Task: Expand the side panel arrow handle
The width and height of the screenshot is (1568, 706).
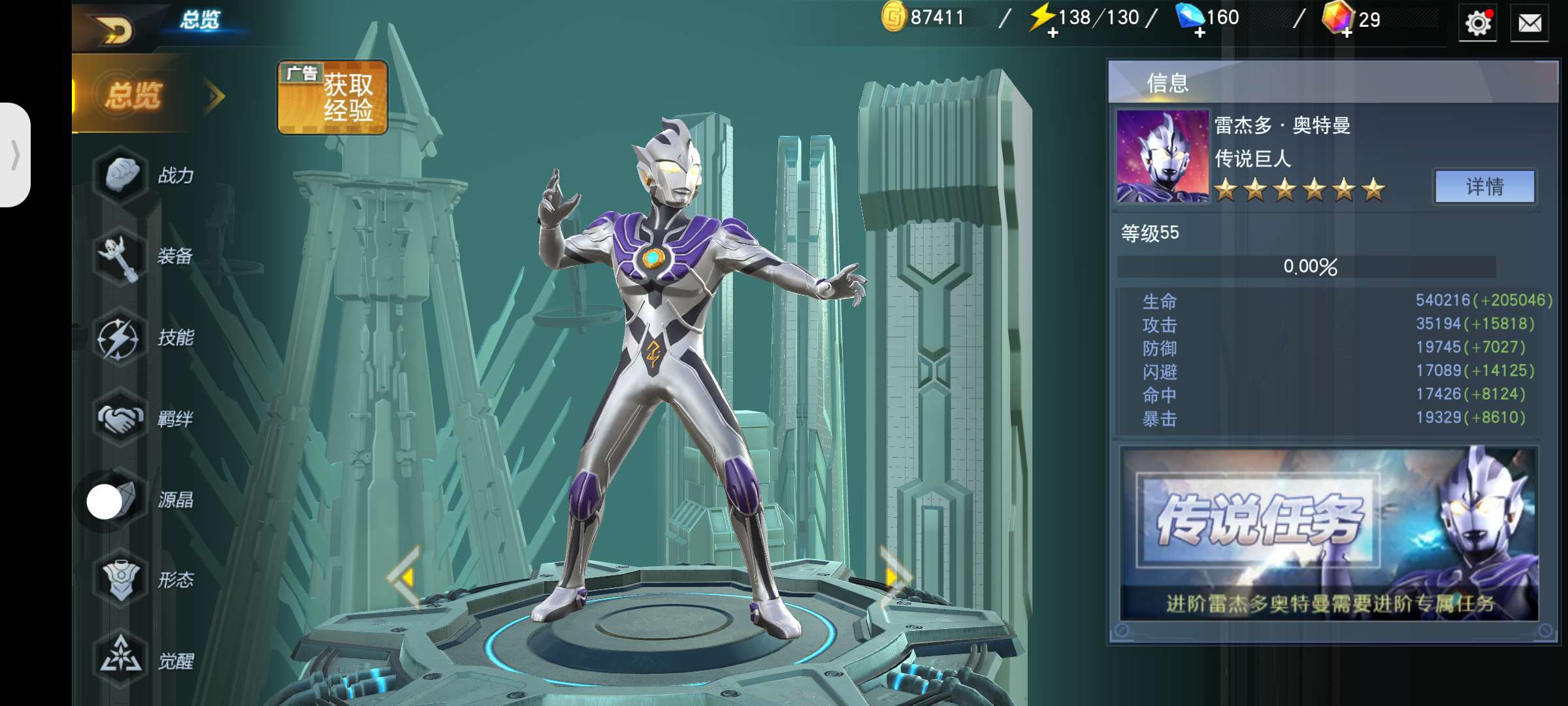Action: (x=16, y=156)
